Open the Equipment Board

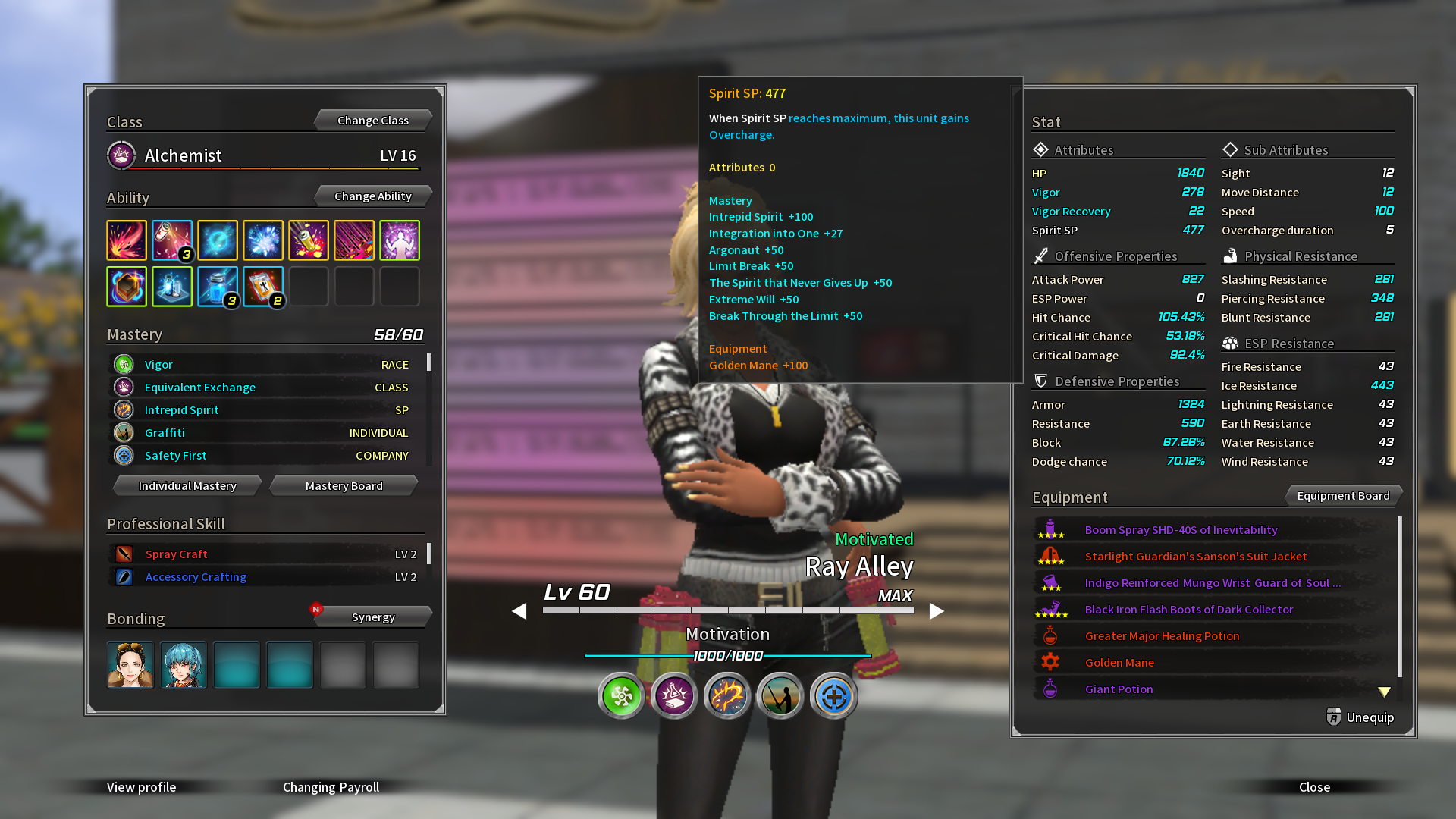tap(1343, 496)
